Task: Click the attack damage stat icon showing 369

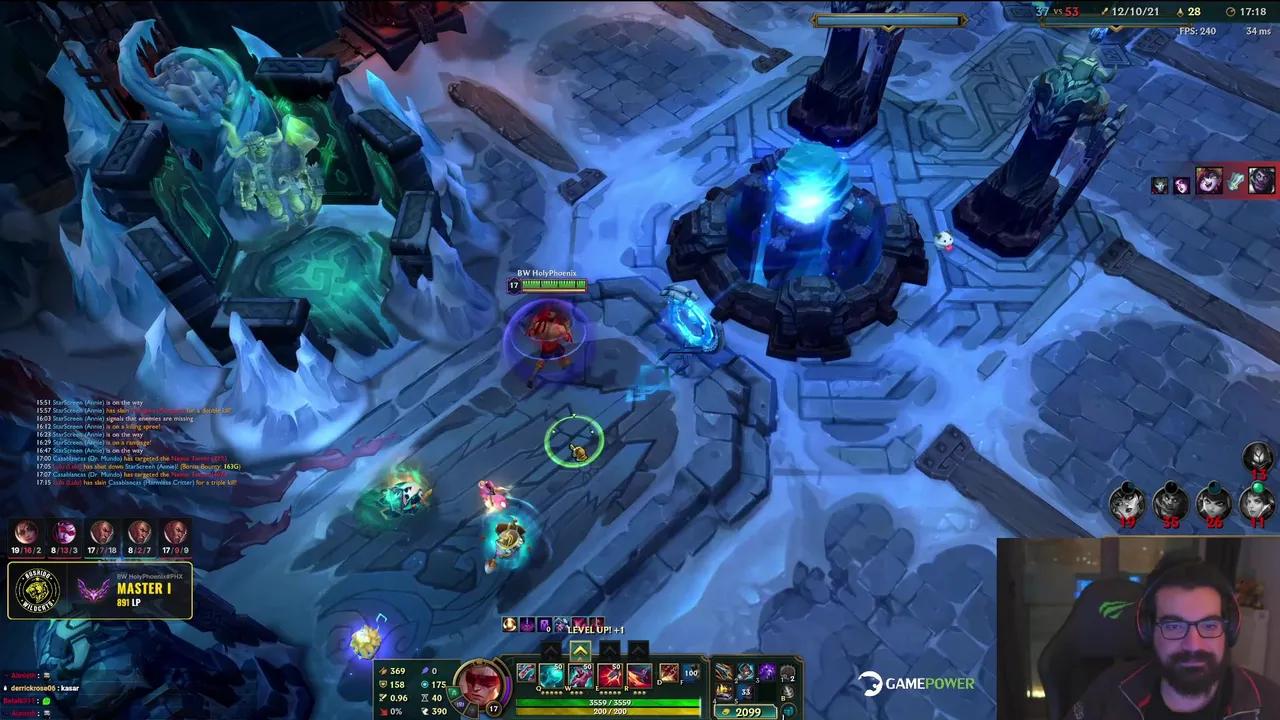Action: tap(385, 671)
